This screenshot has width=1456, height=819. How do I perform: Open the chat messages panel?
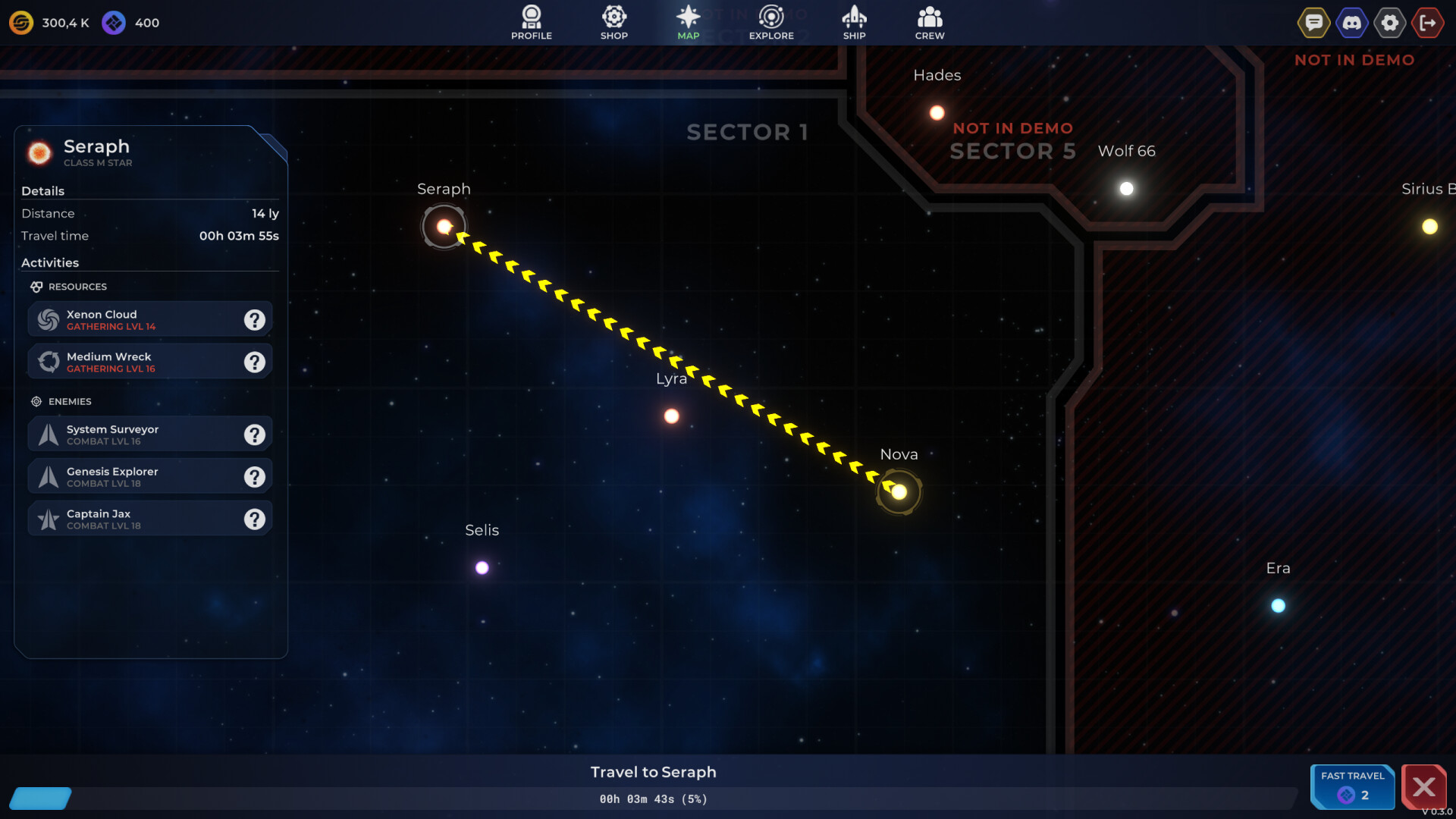tap(1313, 22)
